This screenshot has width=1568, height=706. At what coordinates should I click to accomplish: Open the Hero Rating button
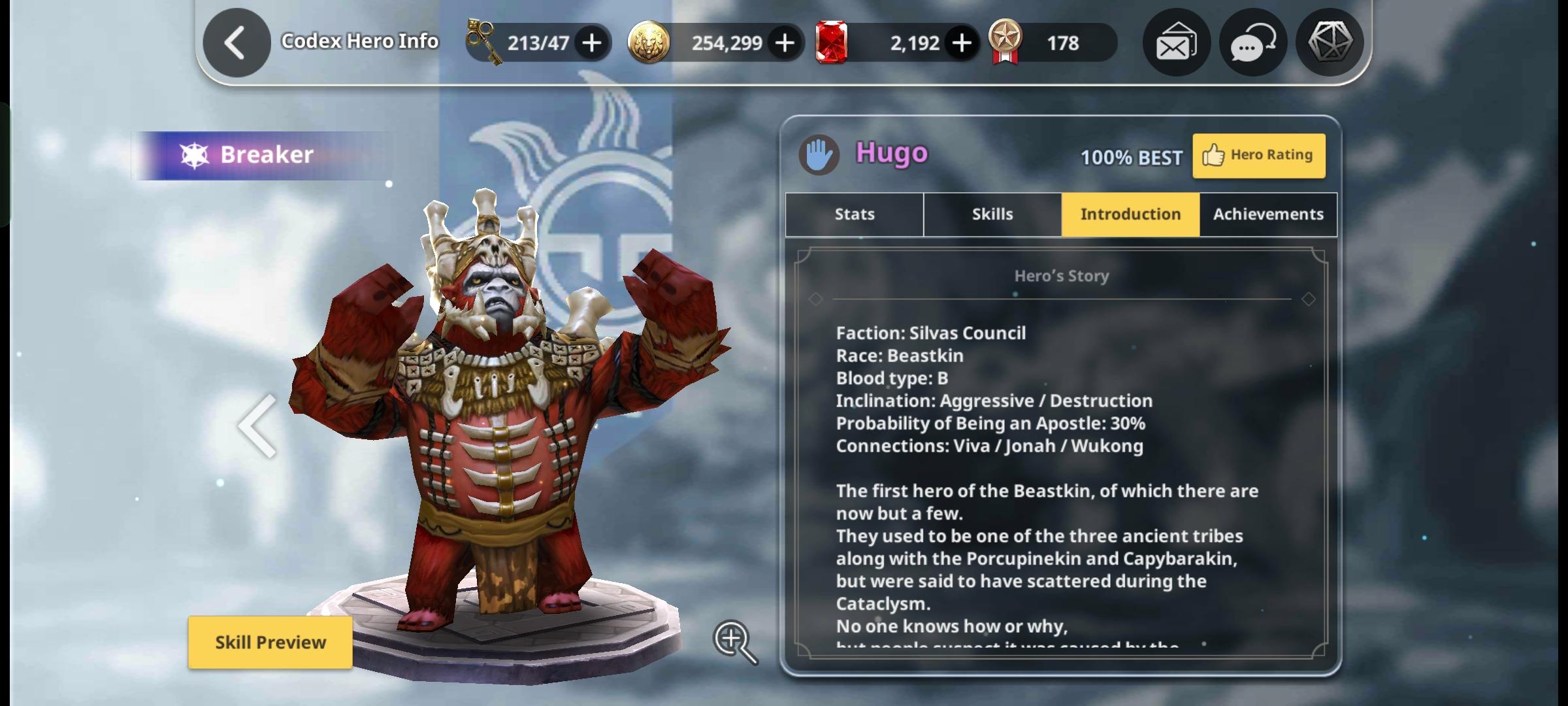tap(1259, 156)
